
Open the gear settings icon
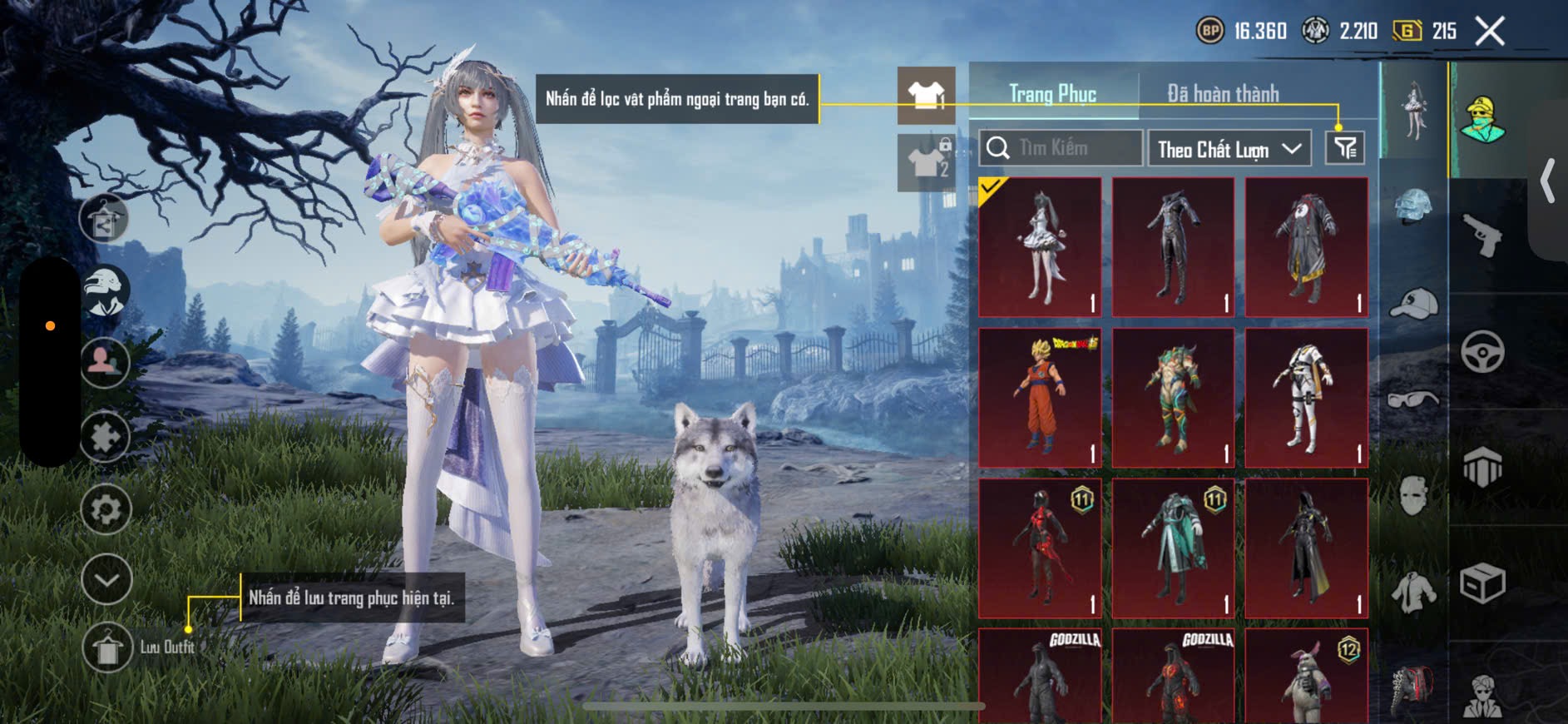(x=106, y=508)
